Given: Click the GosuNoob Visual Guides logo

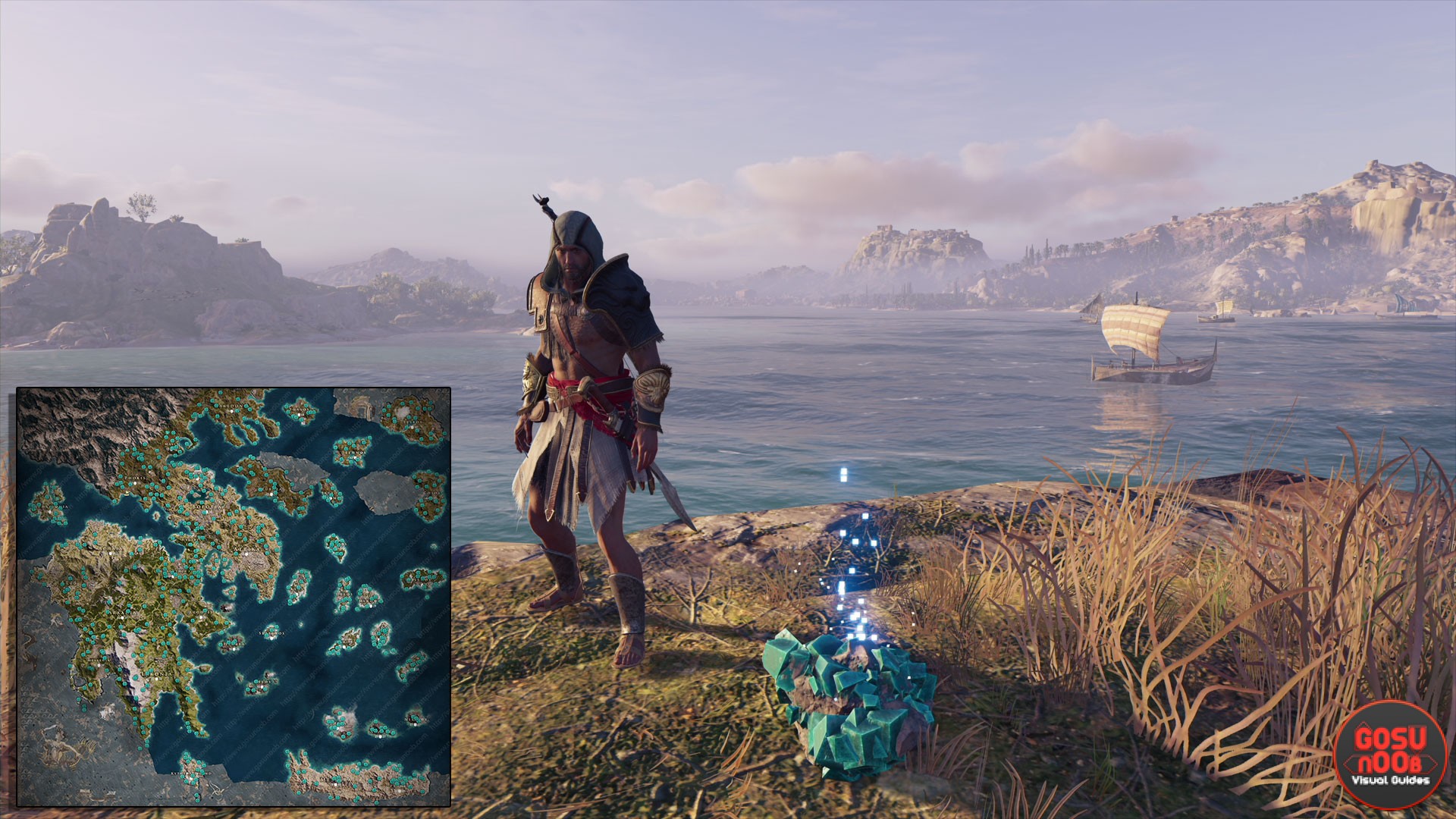Looking at the screenshot, I should (1390, 754).
